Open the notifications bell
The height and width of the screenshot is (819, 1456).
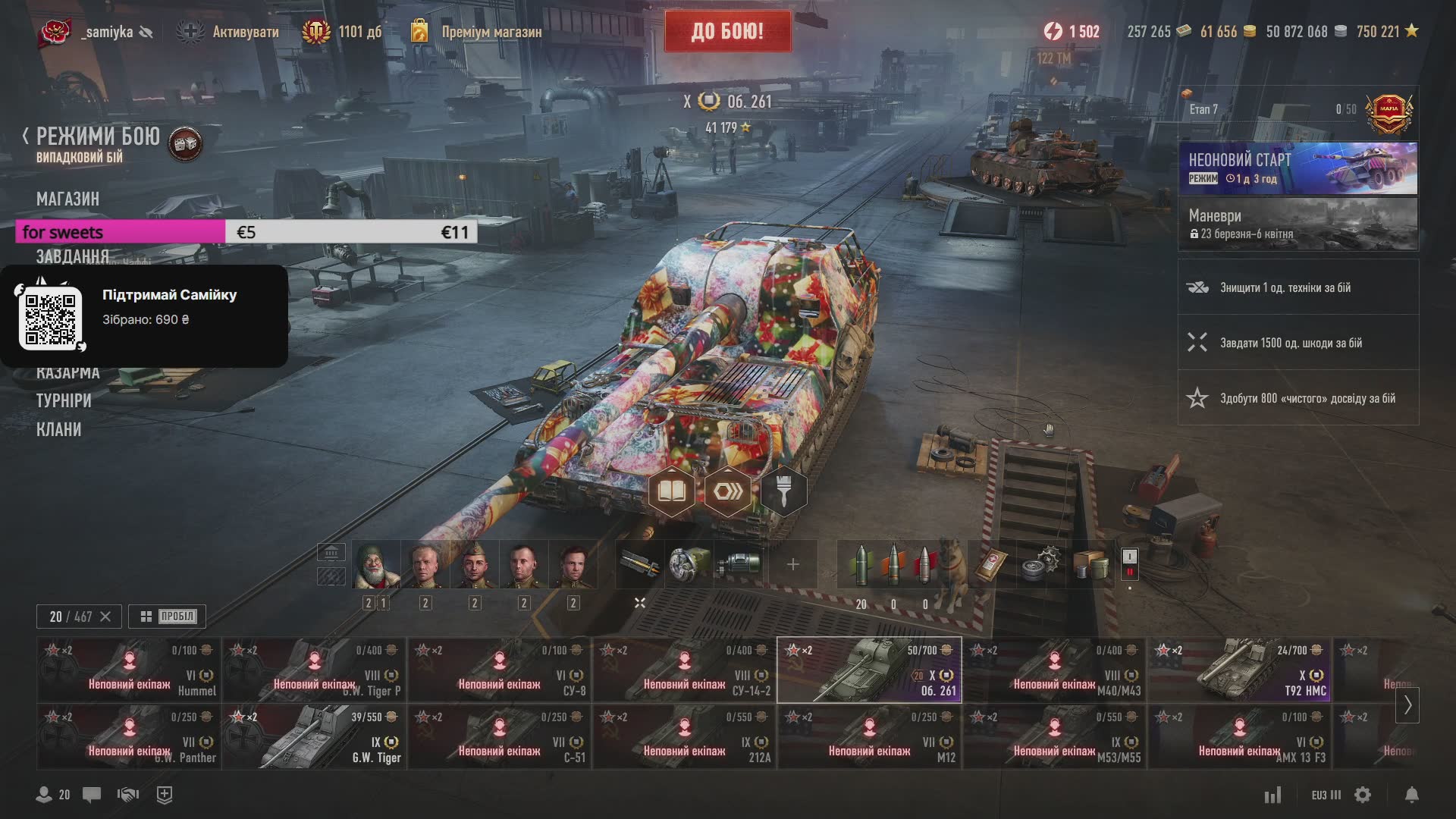point(1411,795)
